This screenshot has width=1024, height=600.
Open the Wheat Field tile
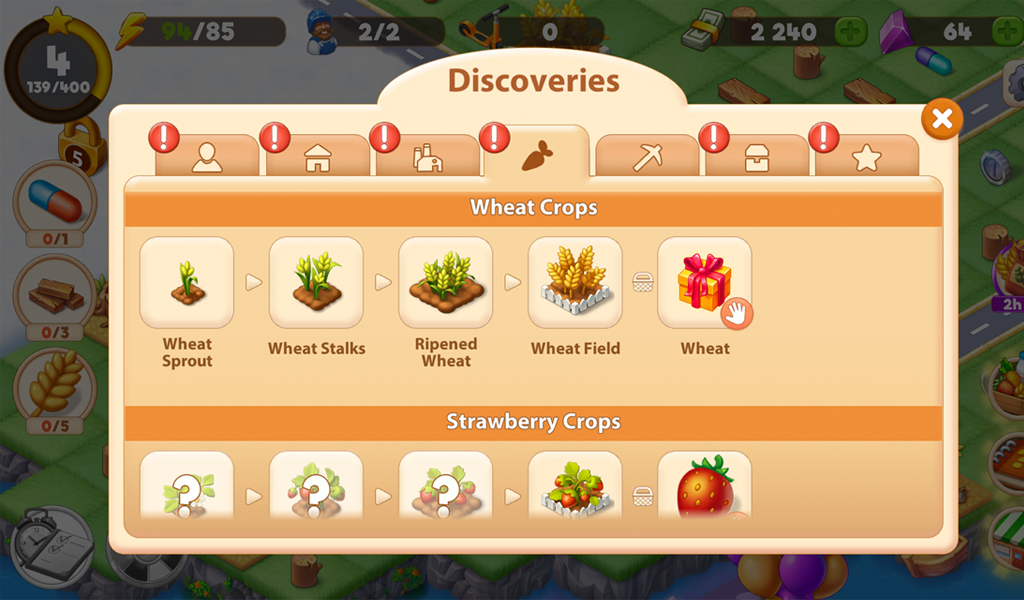575,283
